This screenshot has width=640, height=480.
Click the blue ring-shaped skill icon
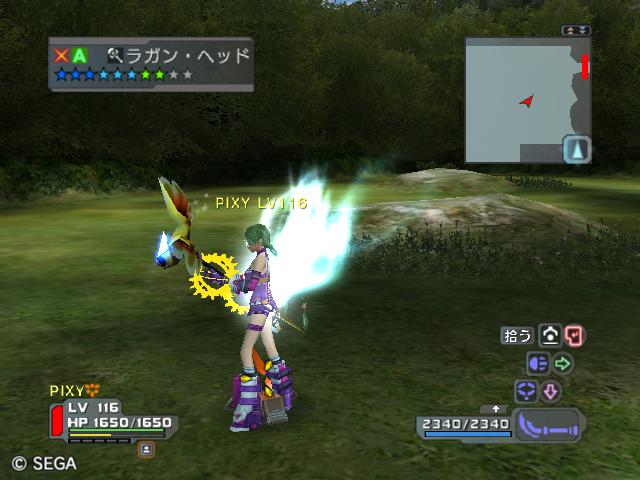[526, 390]
